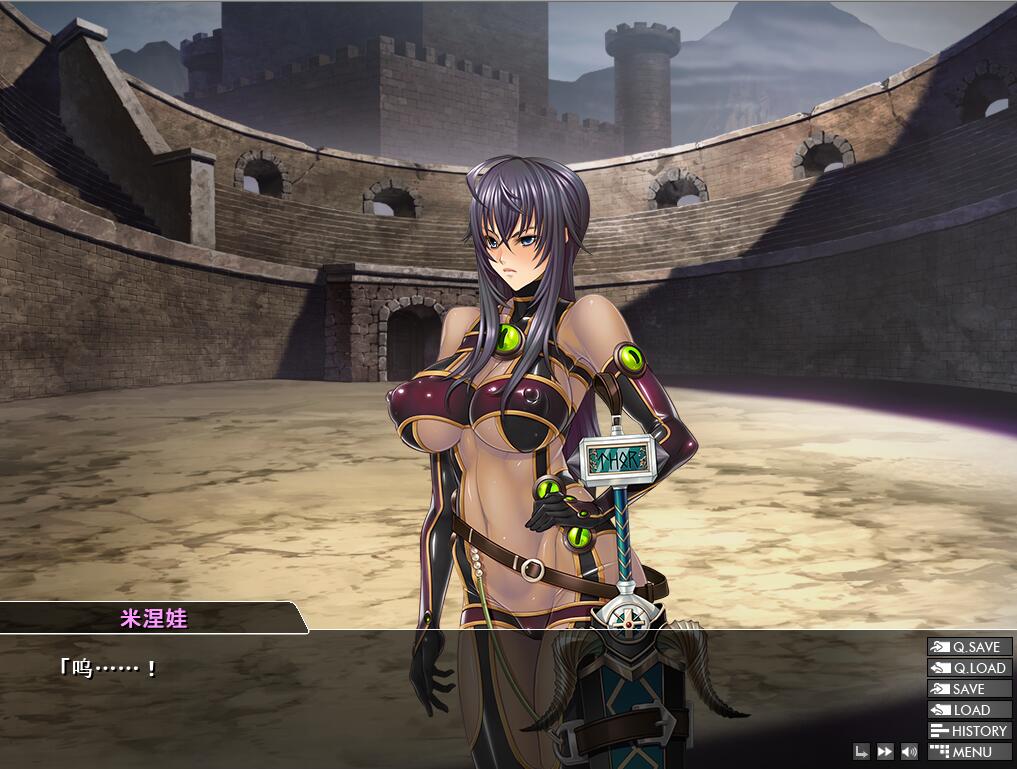Activate the fast-forward skip icon

[885, 752]
